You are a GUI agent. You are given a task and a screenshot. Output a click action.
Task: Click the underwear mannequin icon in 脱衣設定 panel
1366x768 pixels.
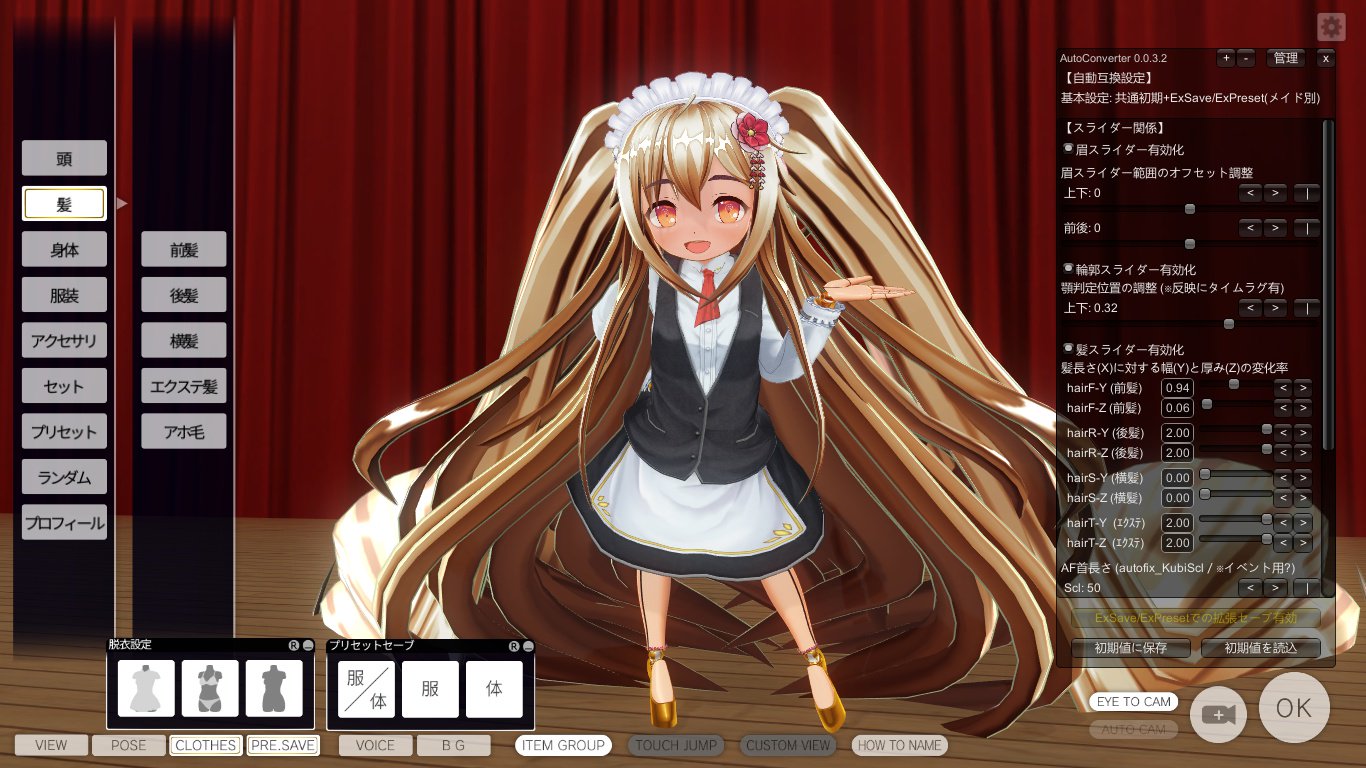(x=210, y=687)
